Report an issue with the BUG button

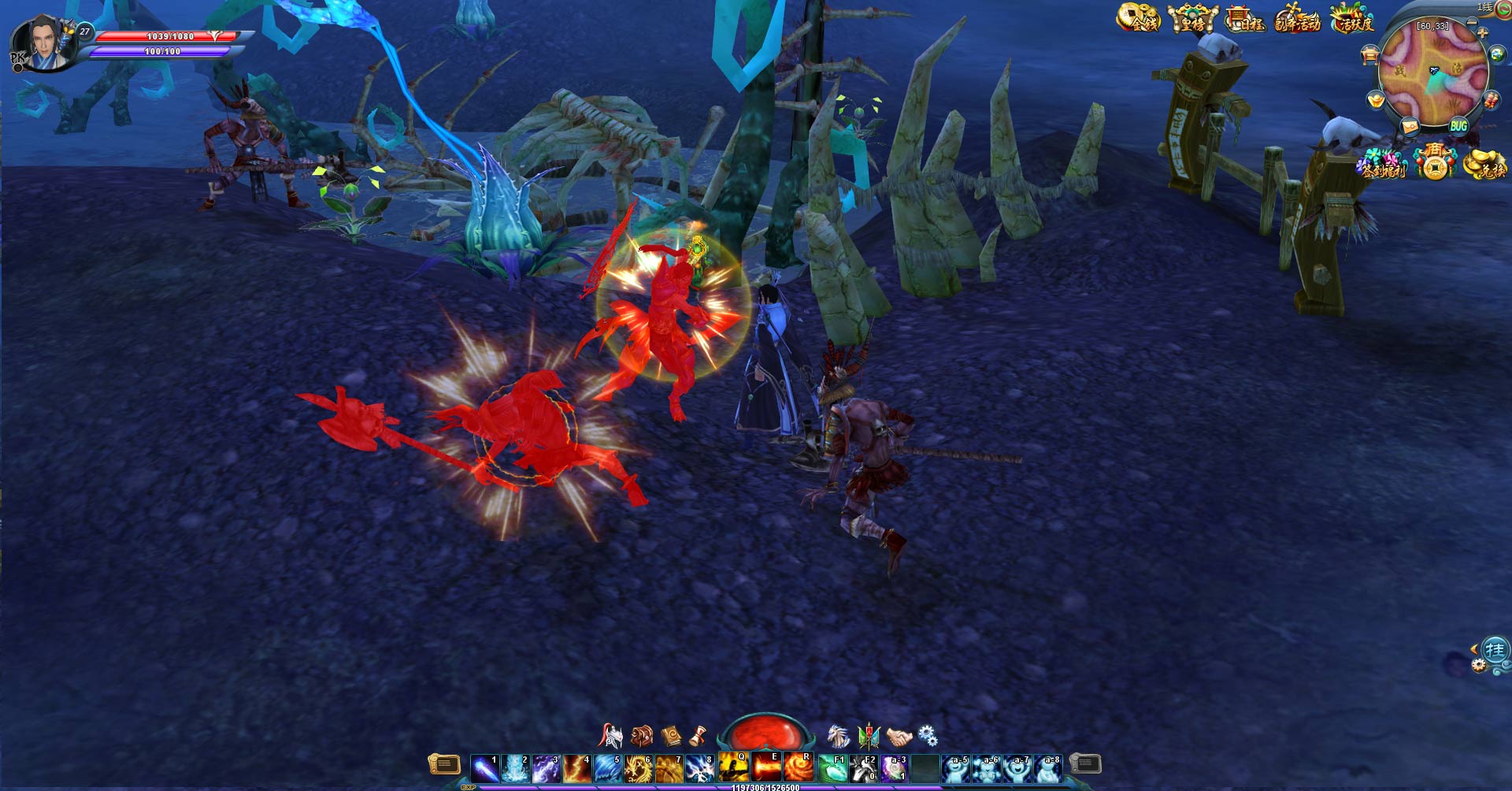[x=1458, y=126]
